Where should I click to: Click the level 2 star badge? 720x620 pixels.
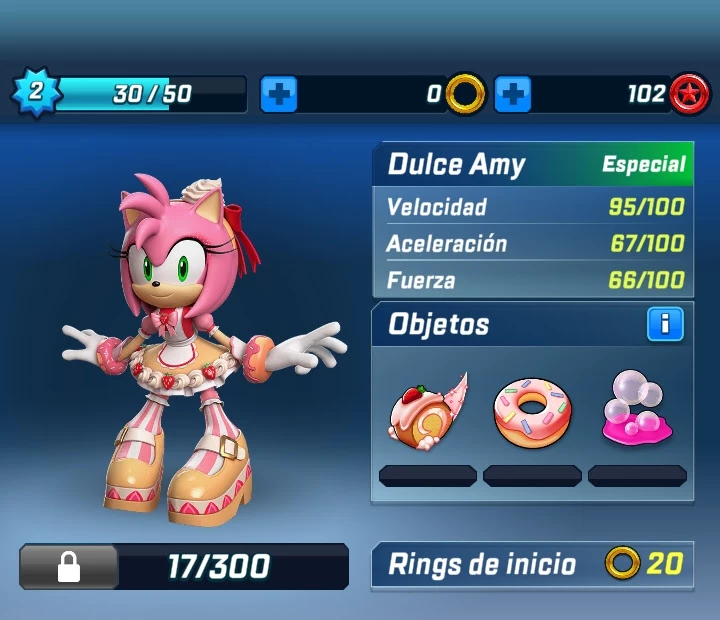tap(35, 94)
